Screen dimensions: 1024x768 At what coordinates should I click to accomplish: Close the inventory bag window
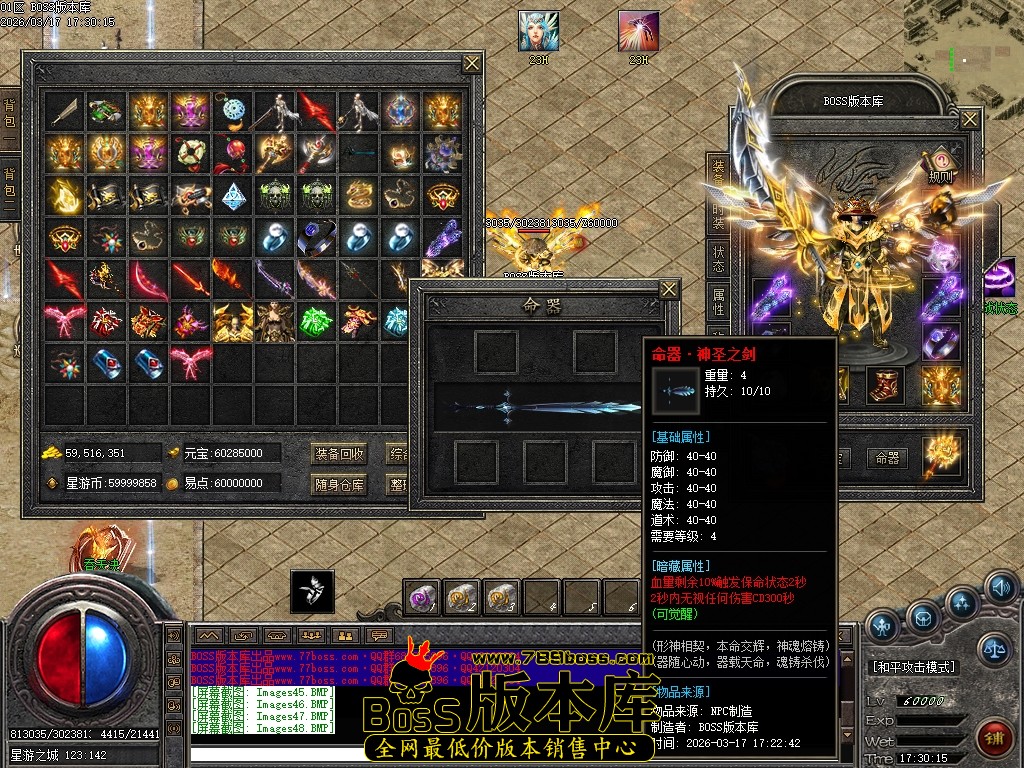pyautogui.click(x=472, y=63)
